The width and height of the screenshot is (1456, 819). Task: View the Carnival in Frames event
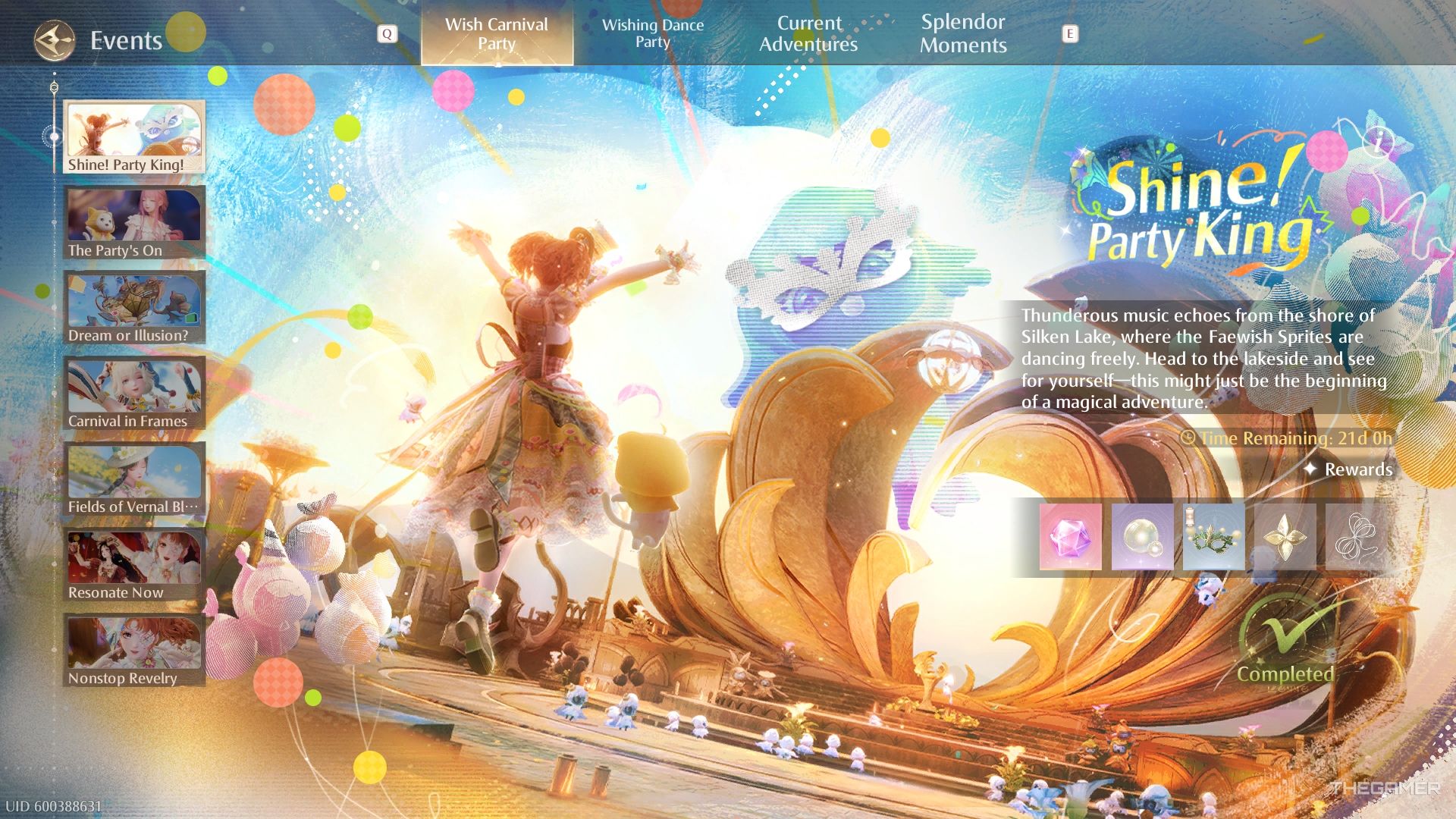[133, 389]
